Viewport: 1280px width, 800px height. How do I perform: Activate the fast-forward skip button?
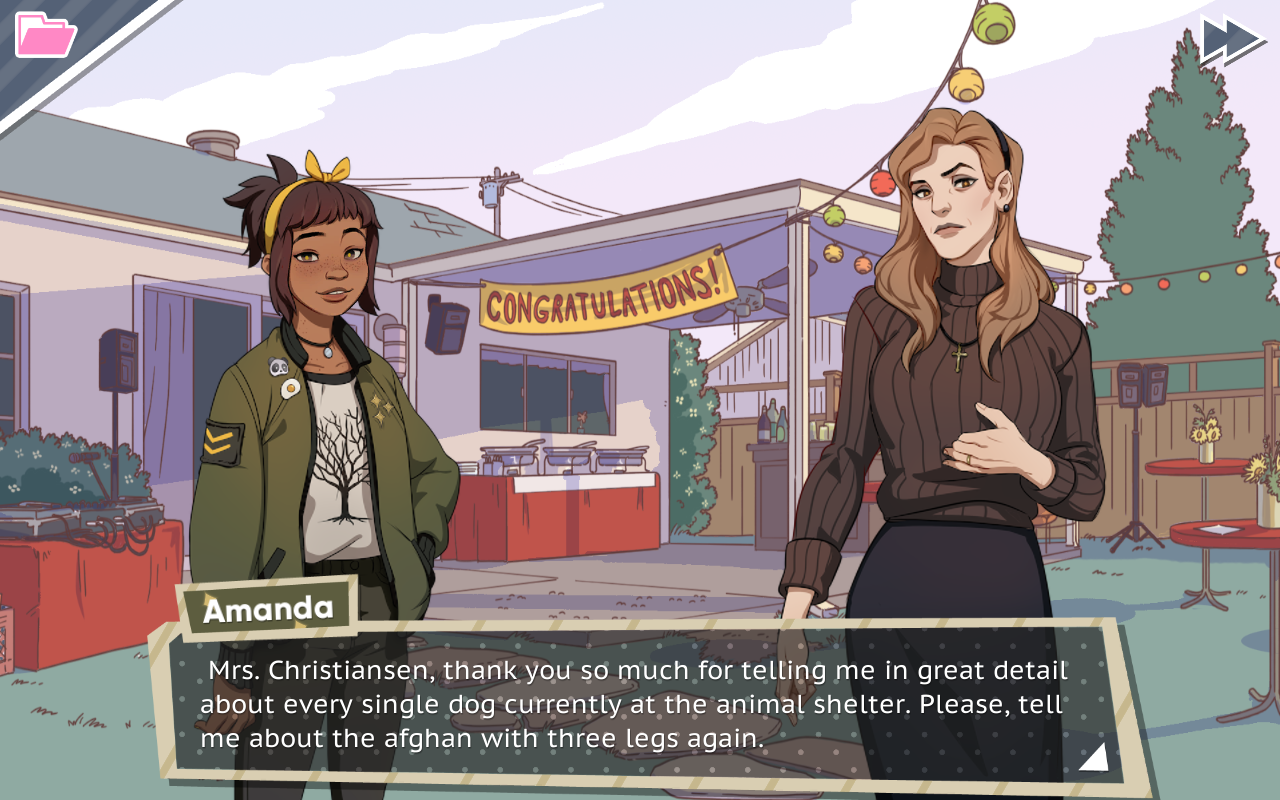[1231, 40]
